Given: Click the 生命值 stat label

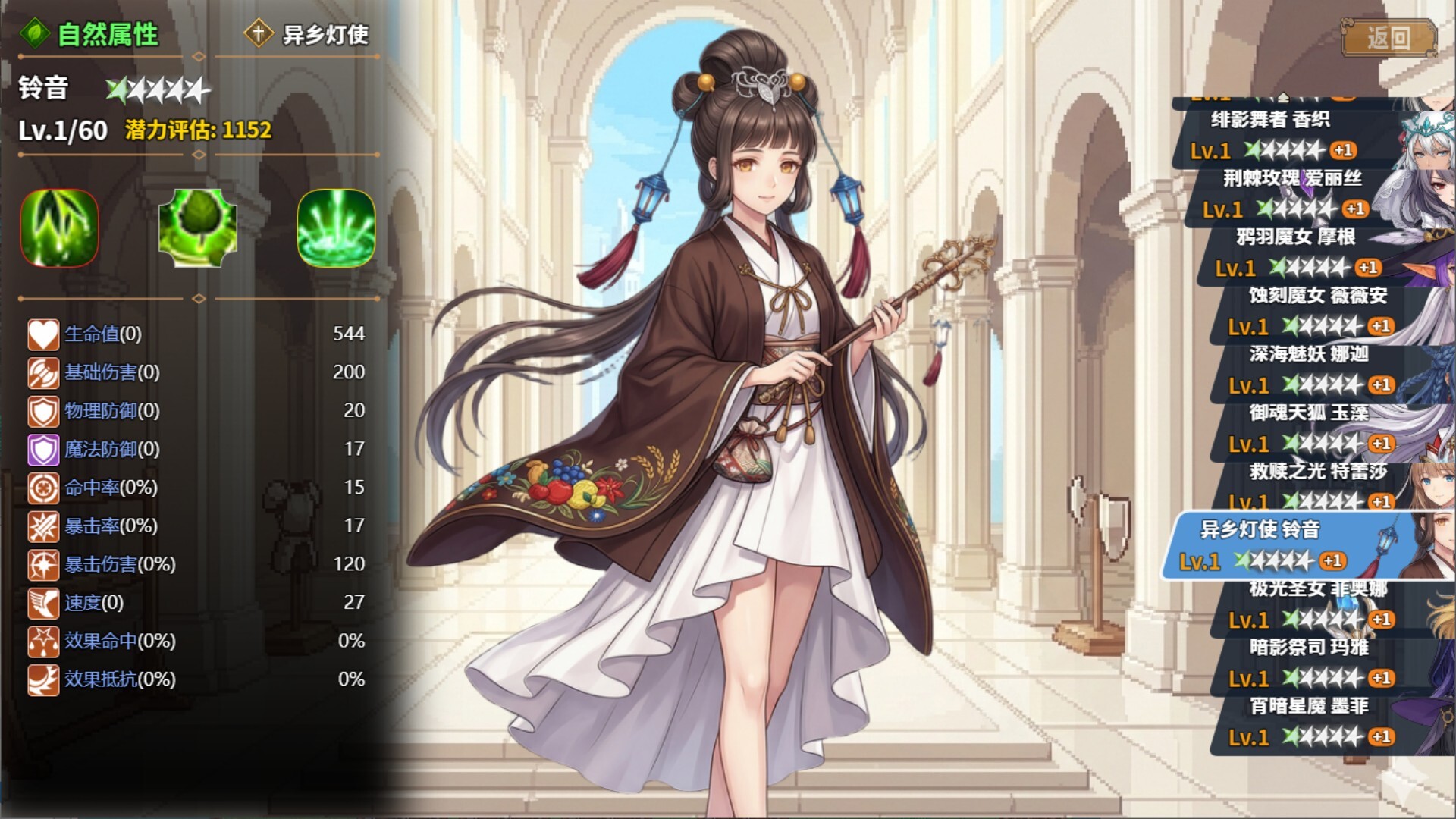Looking at the screenshot, I should tap(102, 334).
